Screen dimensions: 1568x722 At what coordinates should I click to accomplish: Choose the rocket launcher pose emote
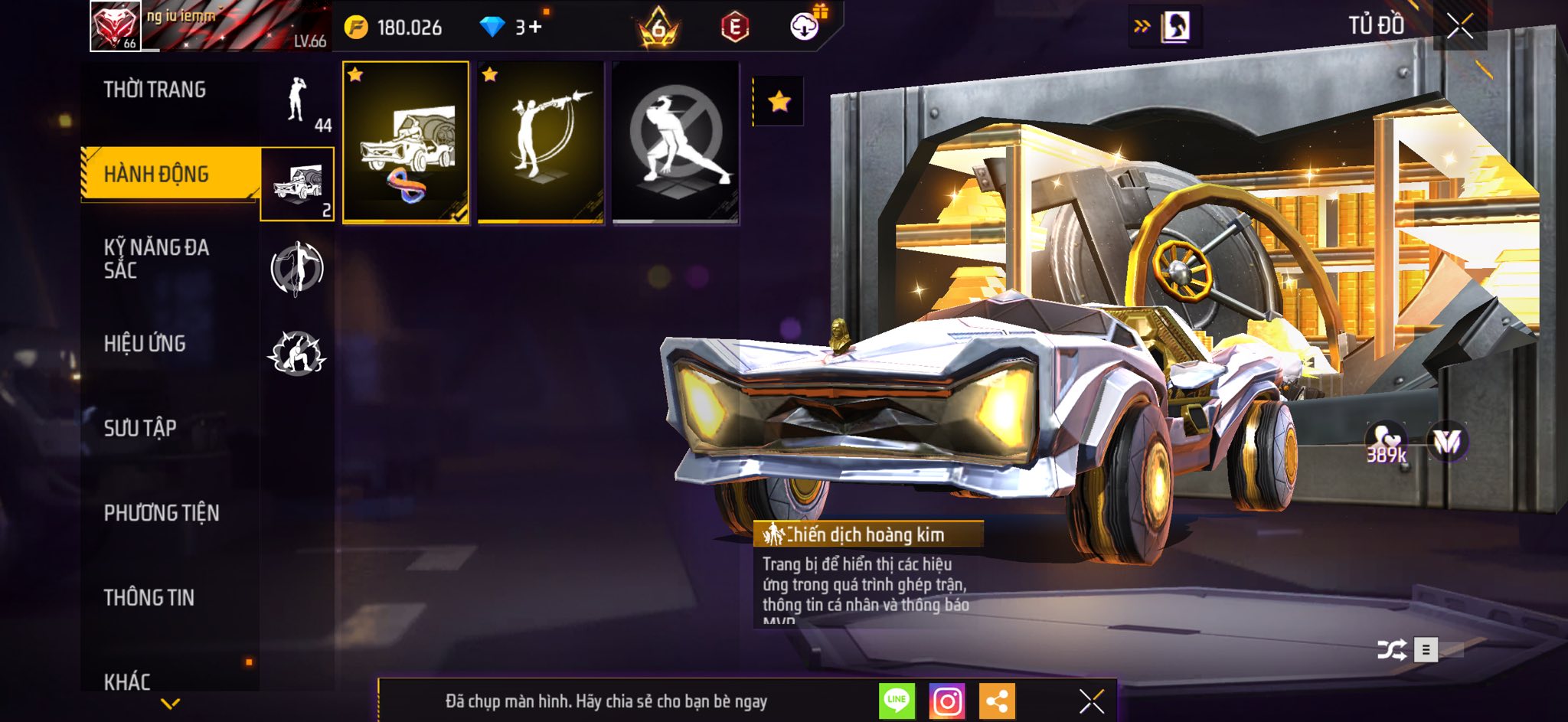541,142
